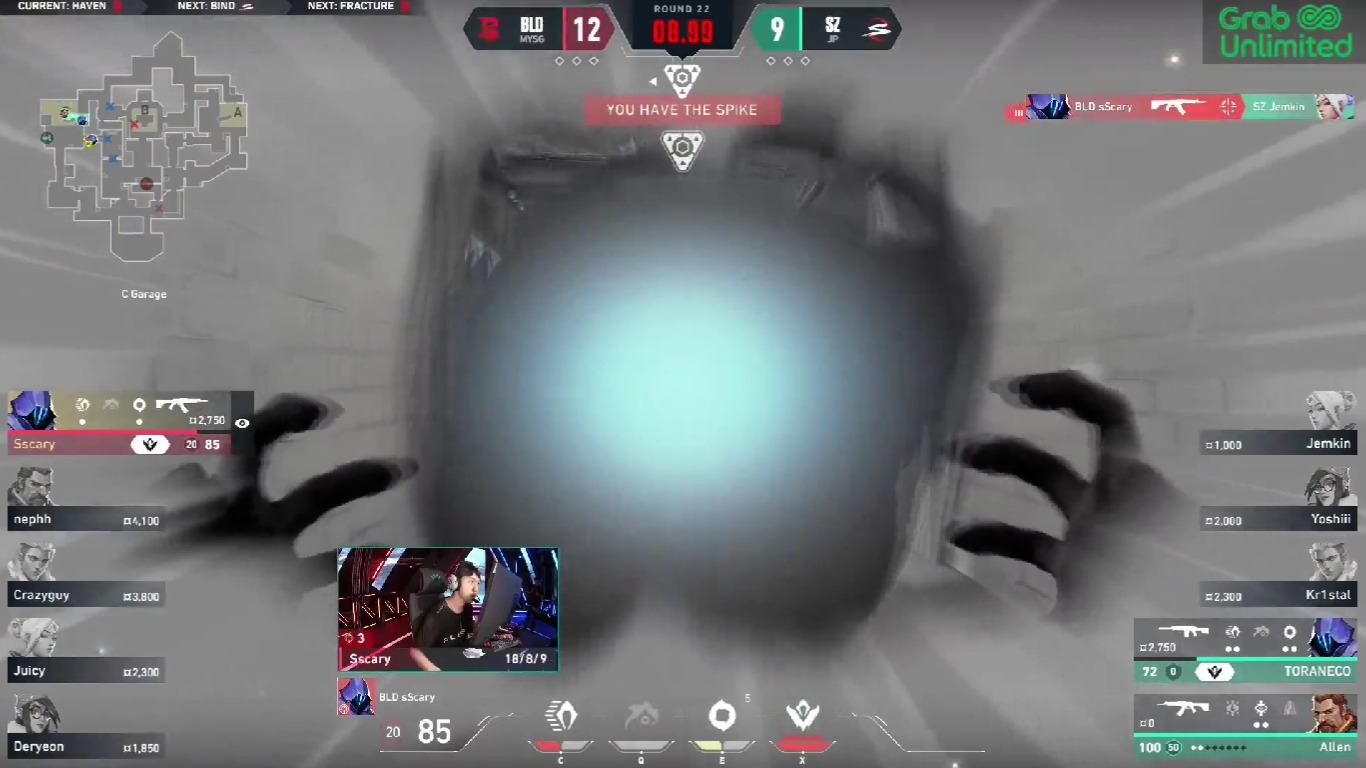Expand the C Garage minimap area
The image size is (1366, 768).
142,294
